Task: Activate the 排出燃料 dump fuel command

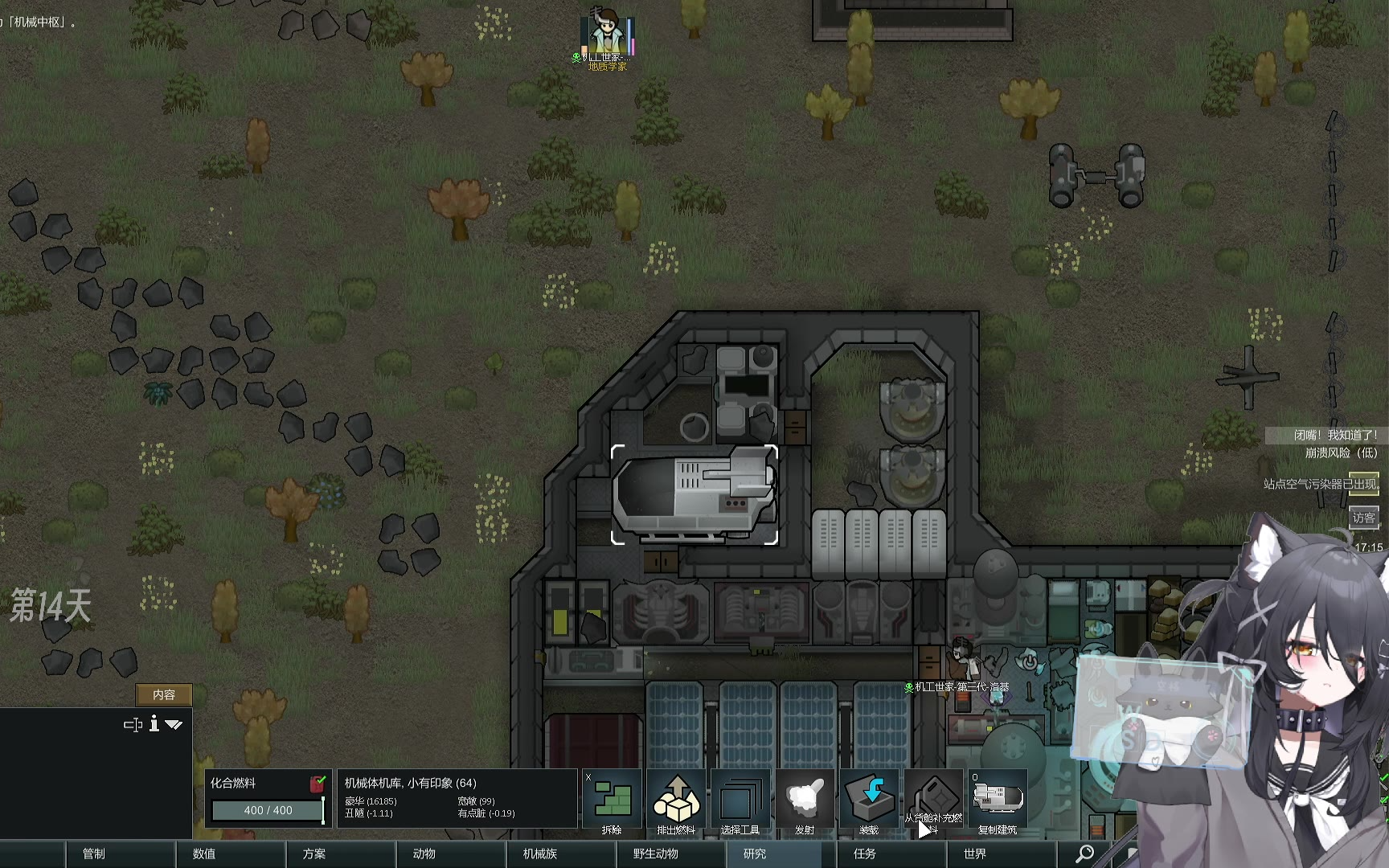Action: 676,802
